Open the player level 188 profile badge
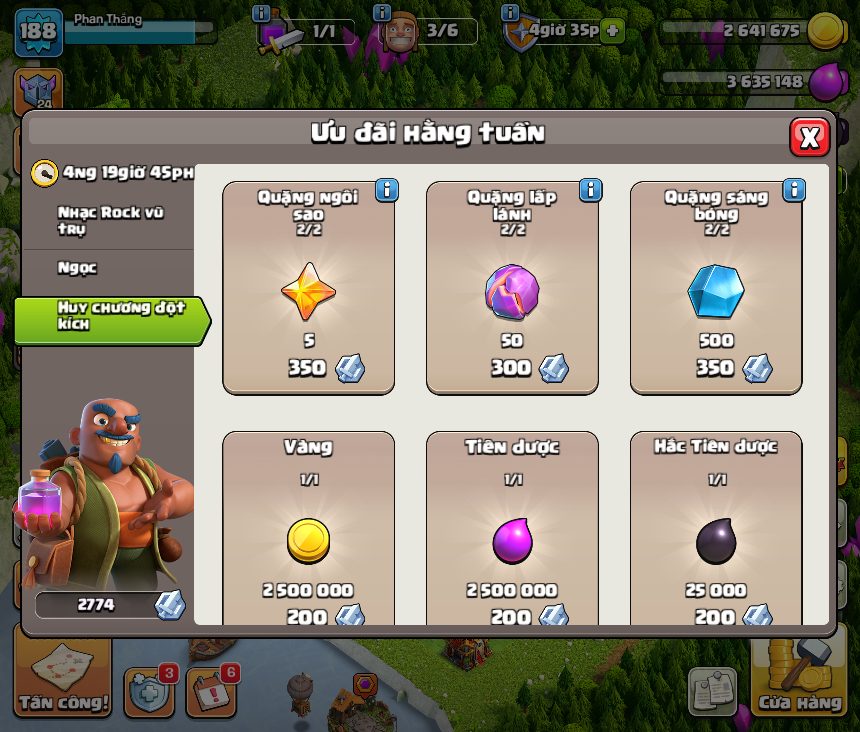The height and width of the screenshot is (732, 860). tap(39, 31)
